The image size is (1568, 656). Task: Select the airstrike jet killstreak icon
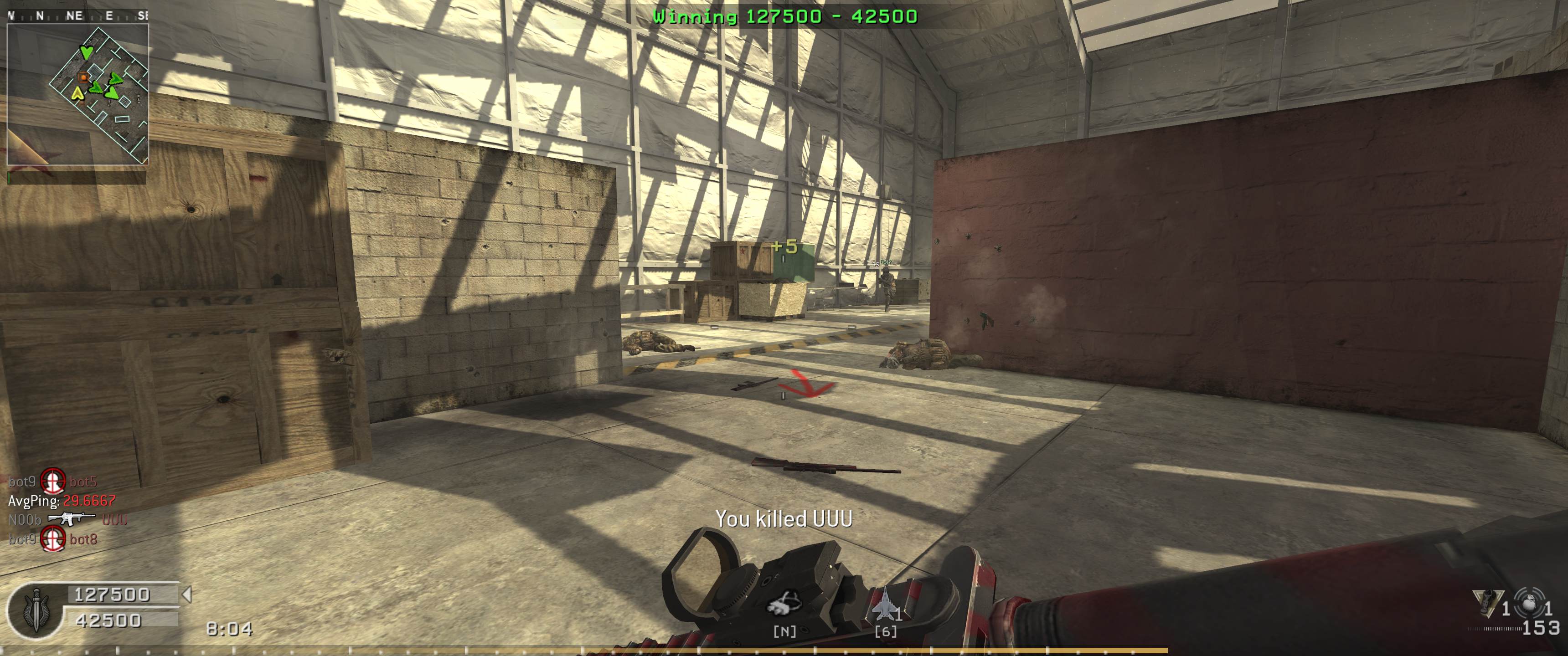pos(884,606)
